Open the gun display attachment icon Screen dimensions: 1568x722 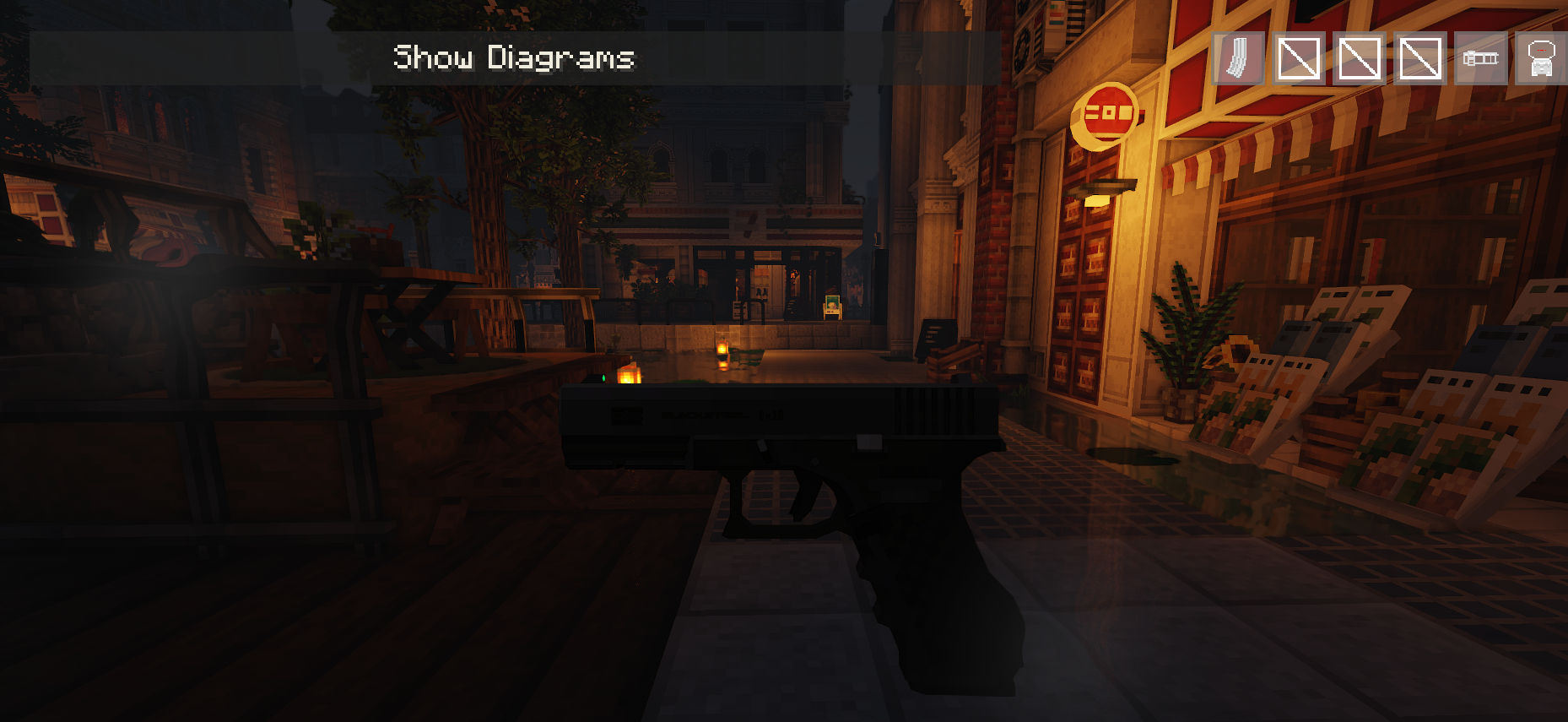1479,57
